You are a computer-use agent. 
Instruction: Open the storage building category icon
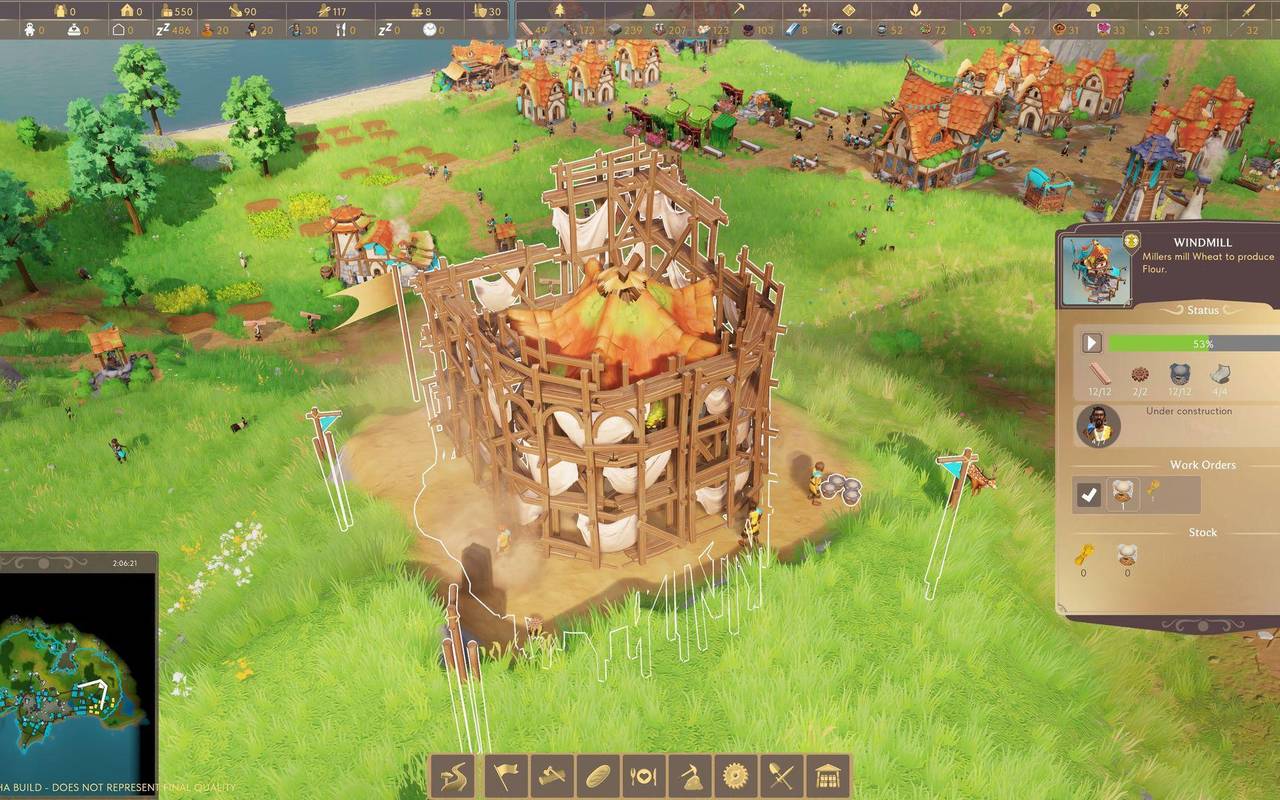pos(827,775)
